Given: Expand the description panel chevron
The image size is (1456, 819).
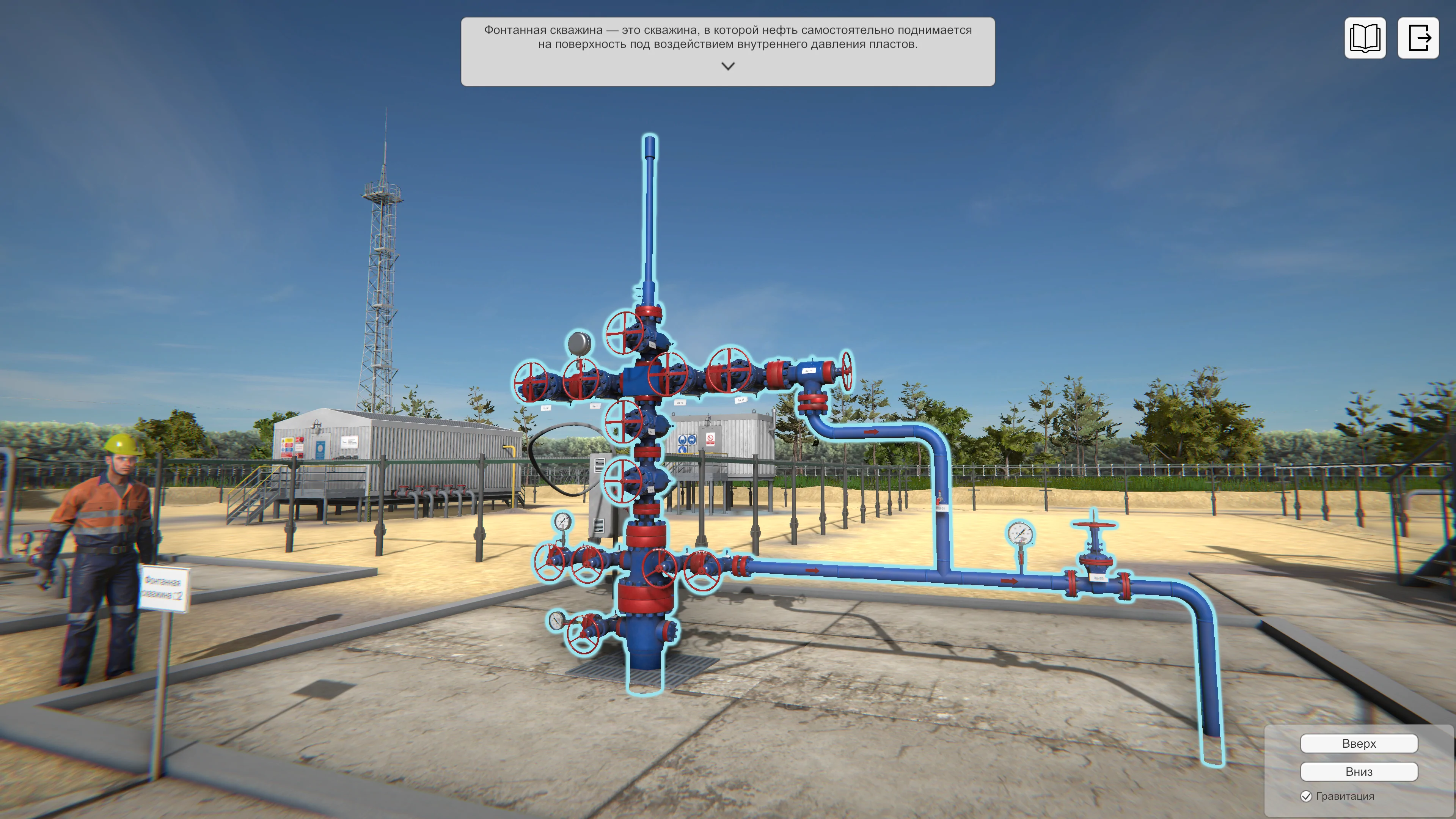Looking at the screenshot, I should click(x=728, y=66).
